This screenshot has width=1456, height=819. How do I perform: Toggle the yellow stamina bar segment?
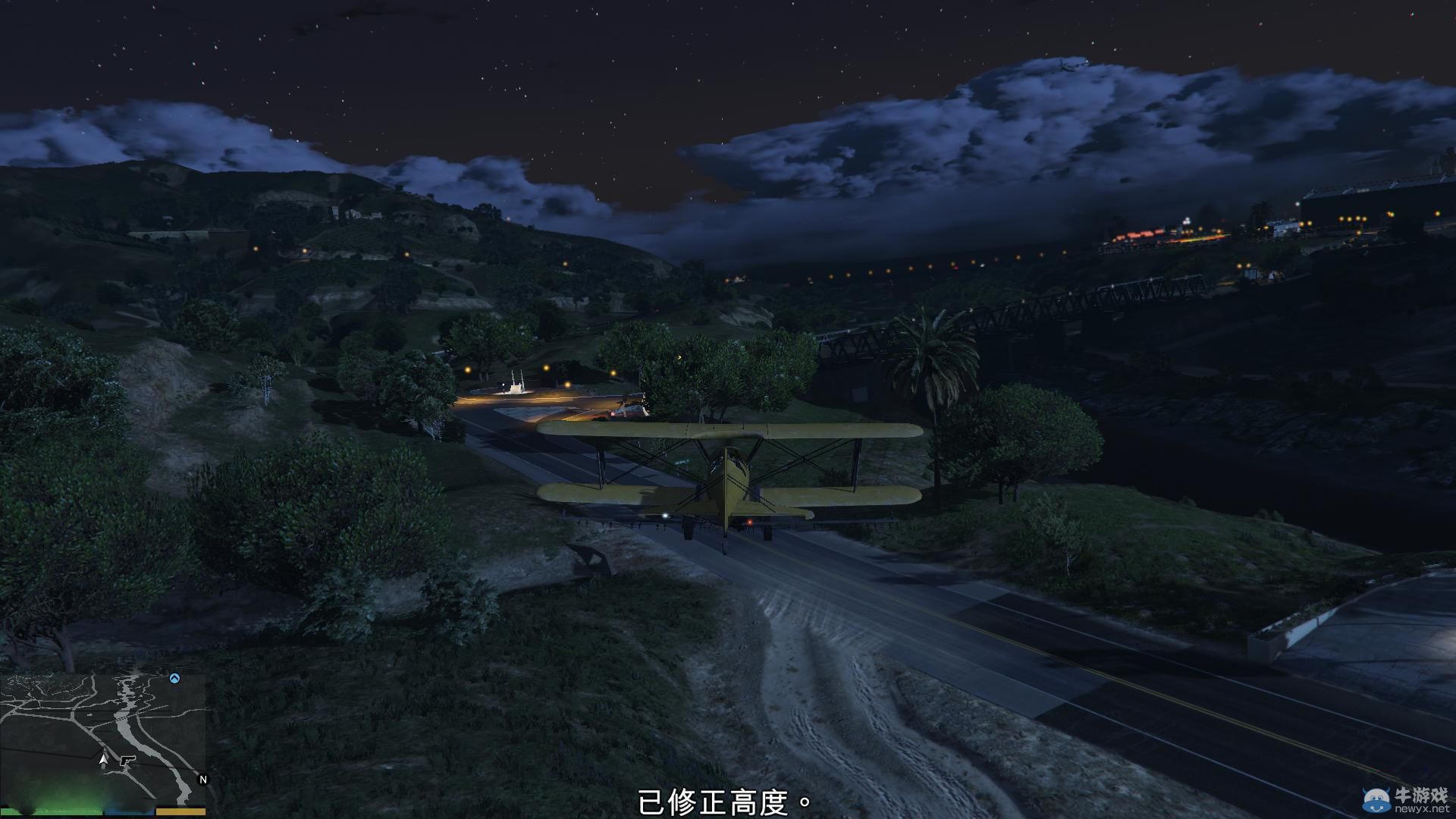pyautogui.click(x=182, y=812)
